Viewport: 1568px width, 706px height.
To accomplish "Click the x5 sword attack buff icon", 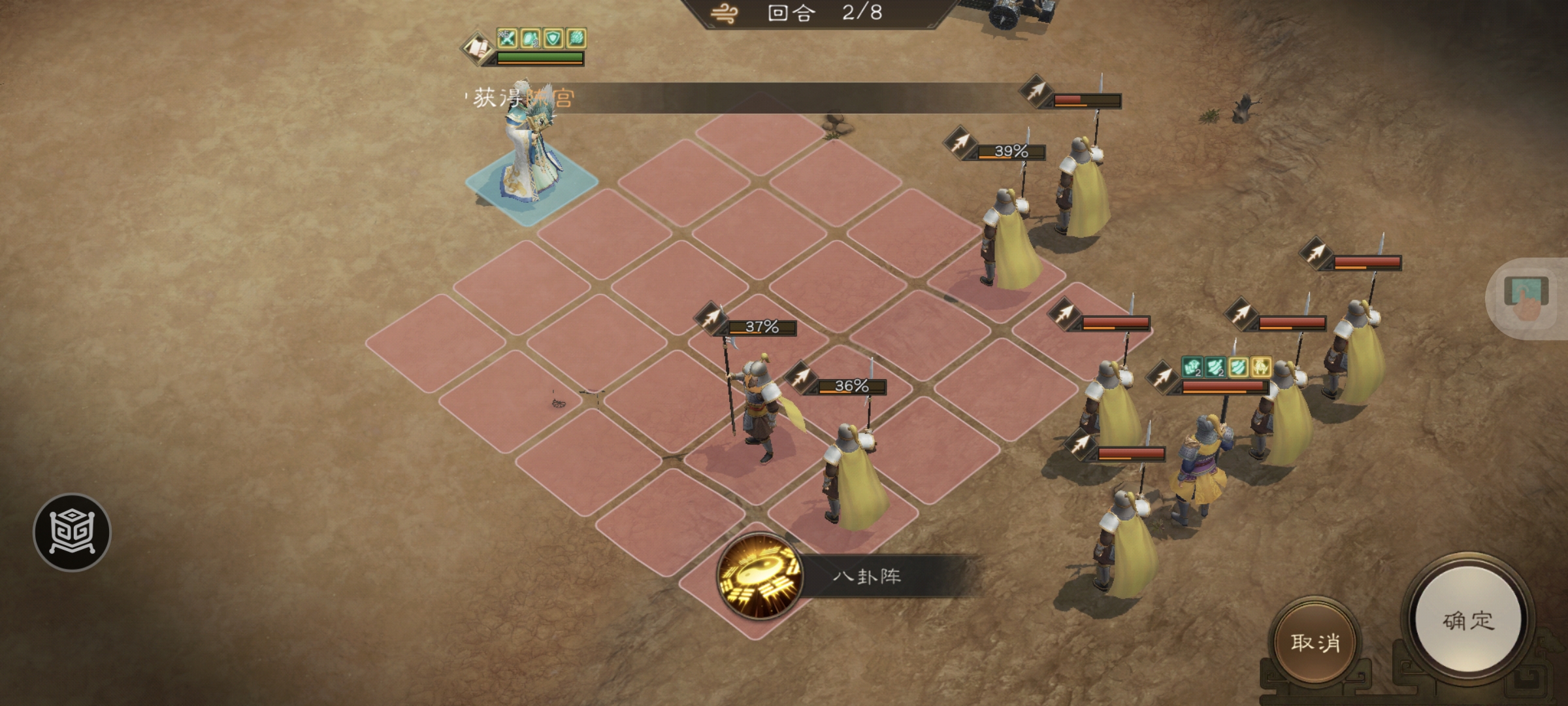I will [507, 39].
